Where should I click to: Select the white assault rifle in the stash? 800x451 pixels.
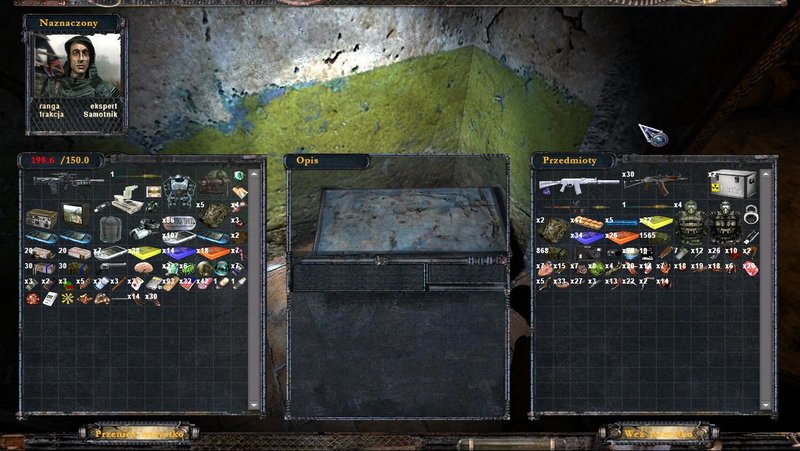(x=574, y=185)
